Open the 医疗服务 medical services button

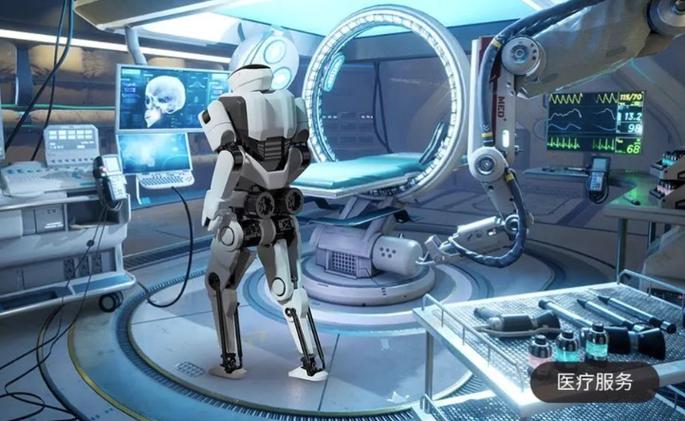pyautogui.click(x=594, y=382)
